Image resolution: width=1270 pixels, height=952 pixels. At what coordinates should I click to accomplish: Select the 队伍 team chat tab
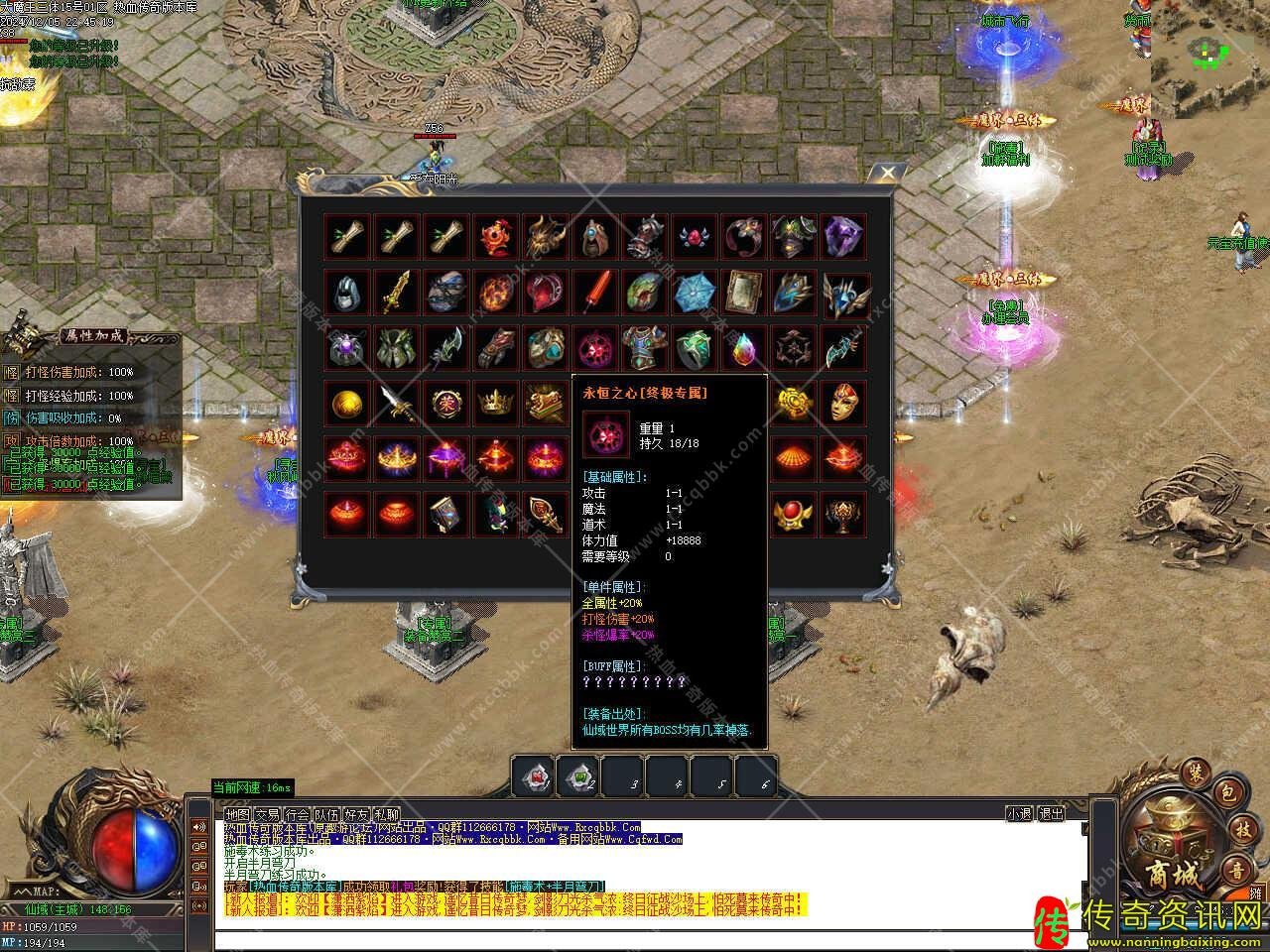[x=326, y=814]
